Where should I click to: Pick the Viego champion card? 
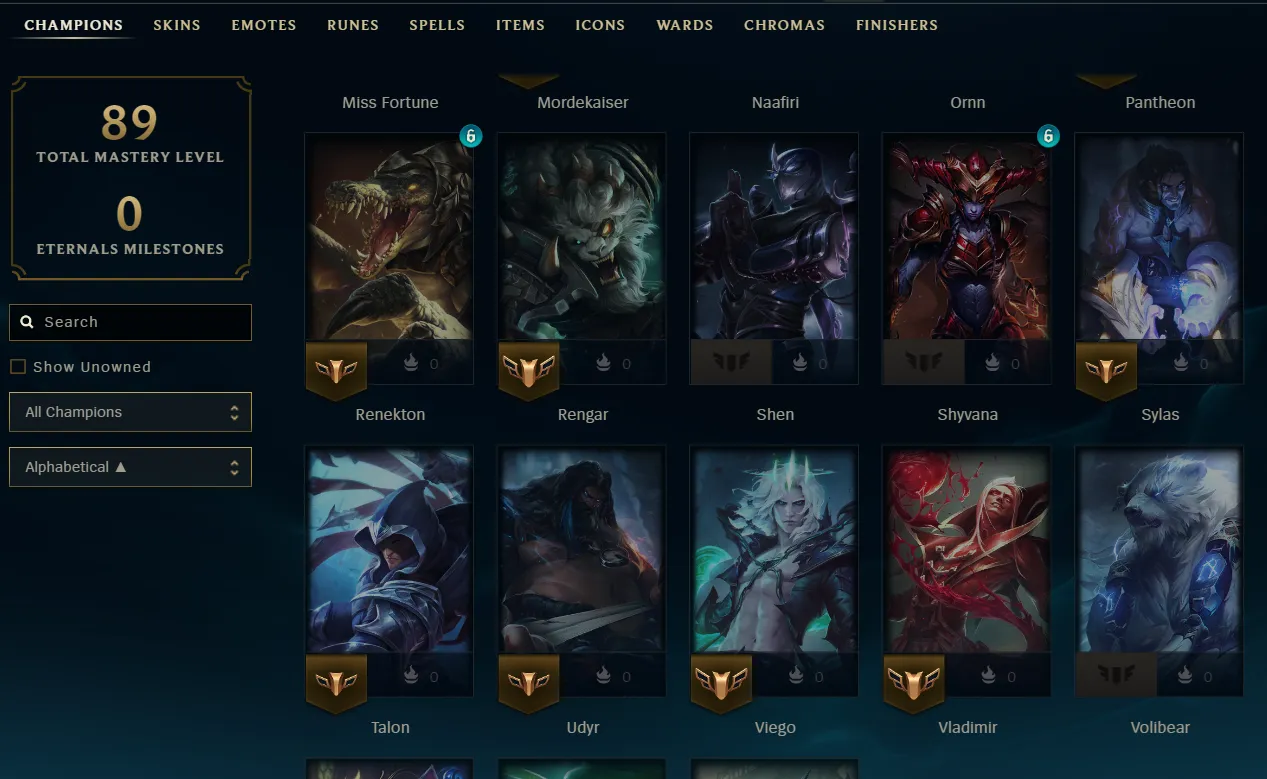tap(774, 560)
